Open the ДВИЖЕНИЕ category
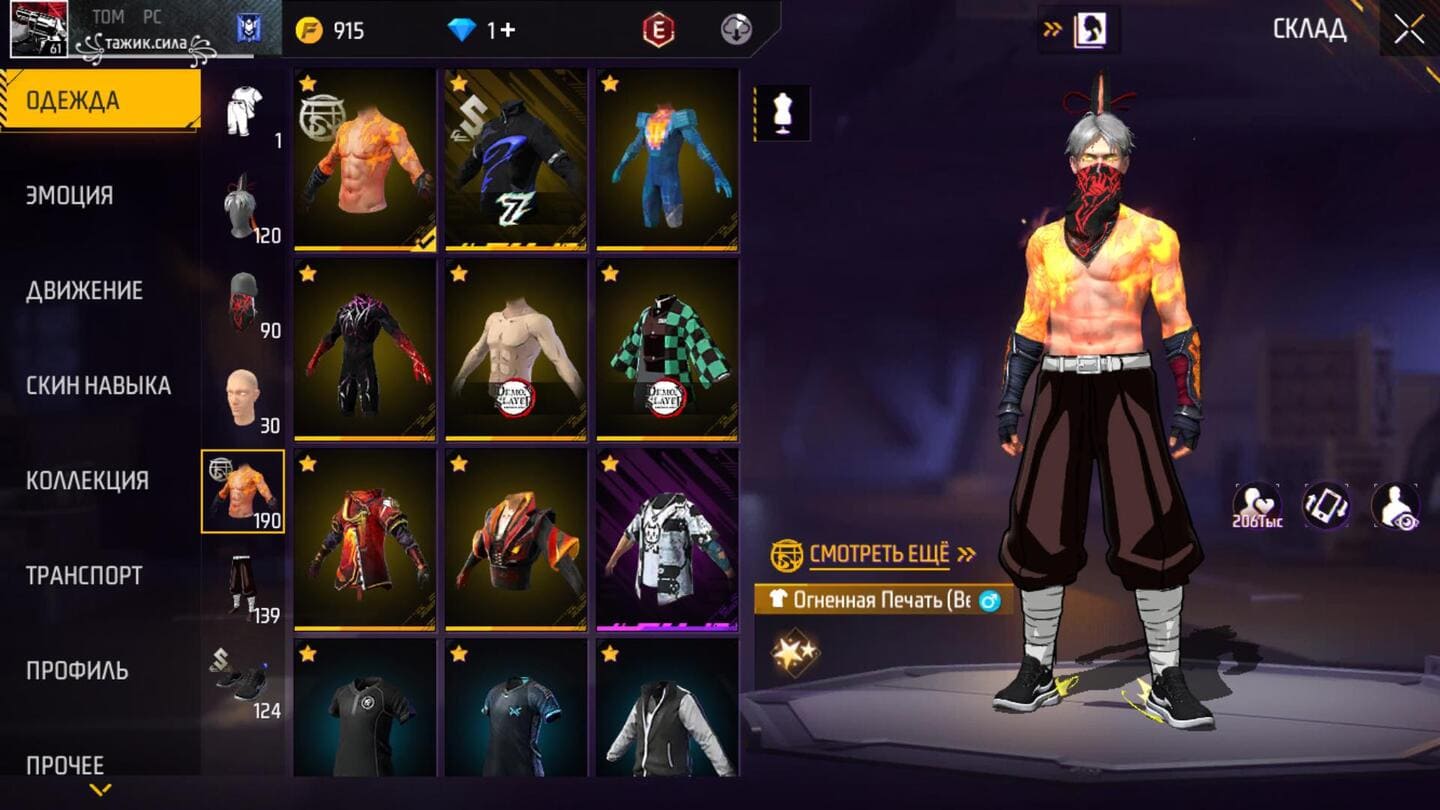 pyautogui.click(x=84, y=290)
